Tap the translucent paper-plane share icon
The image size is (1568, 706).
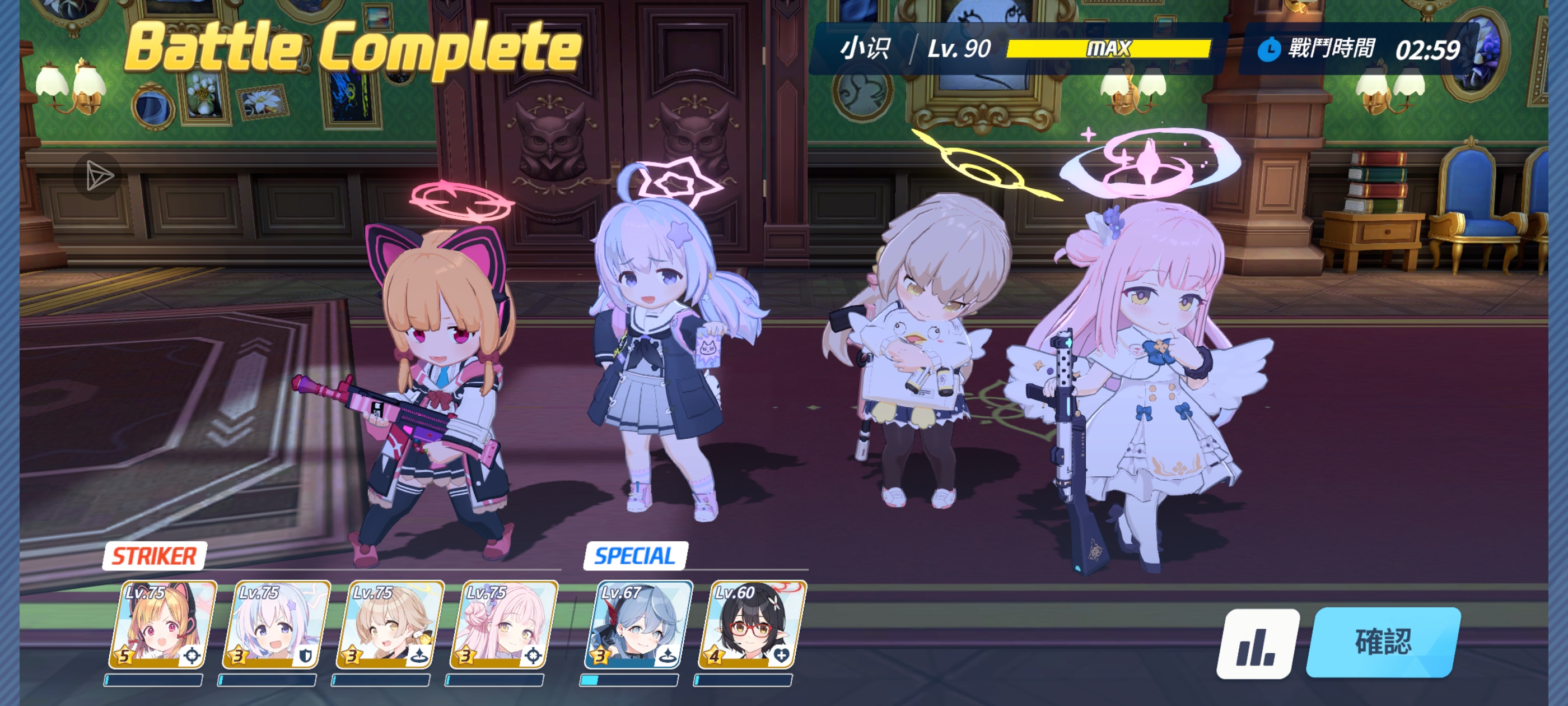pos(98,176)
